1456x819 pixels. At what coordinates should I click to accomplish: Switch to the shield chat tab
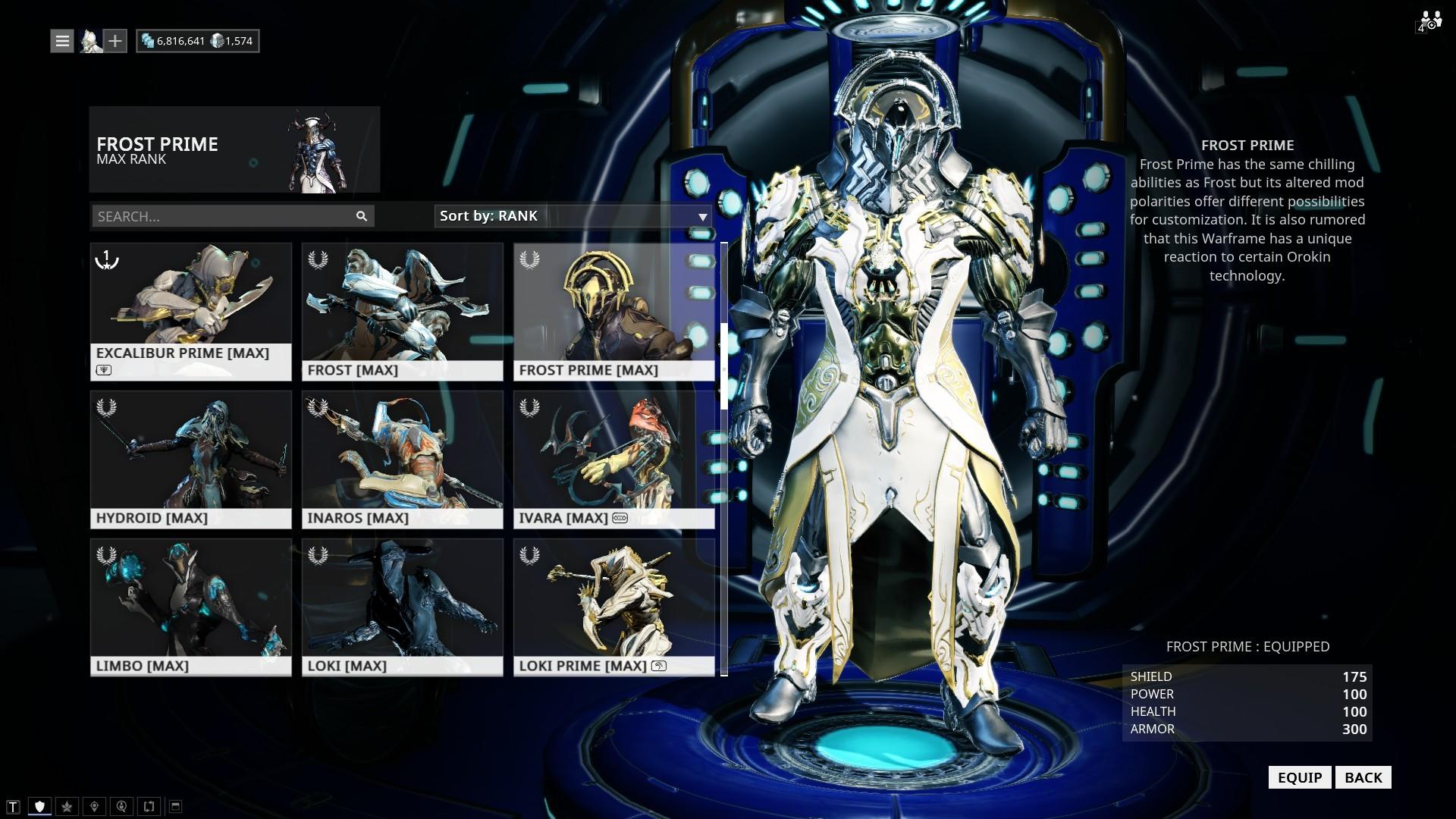pyautogui.click(x=40, y=806)
